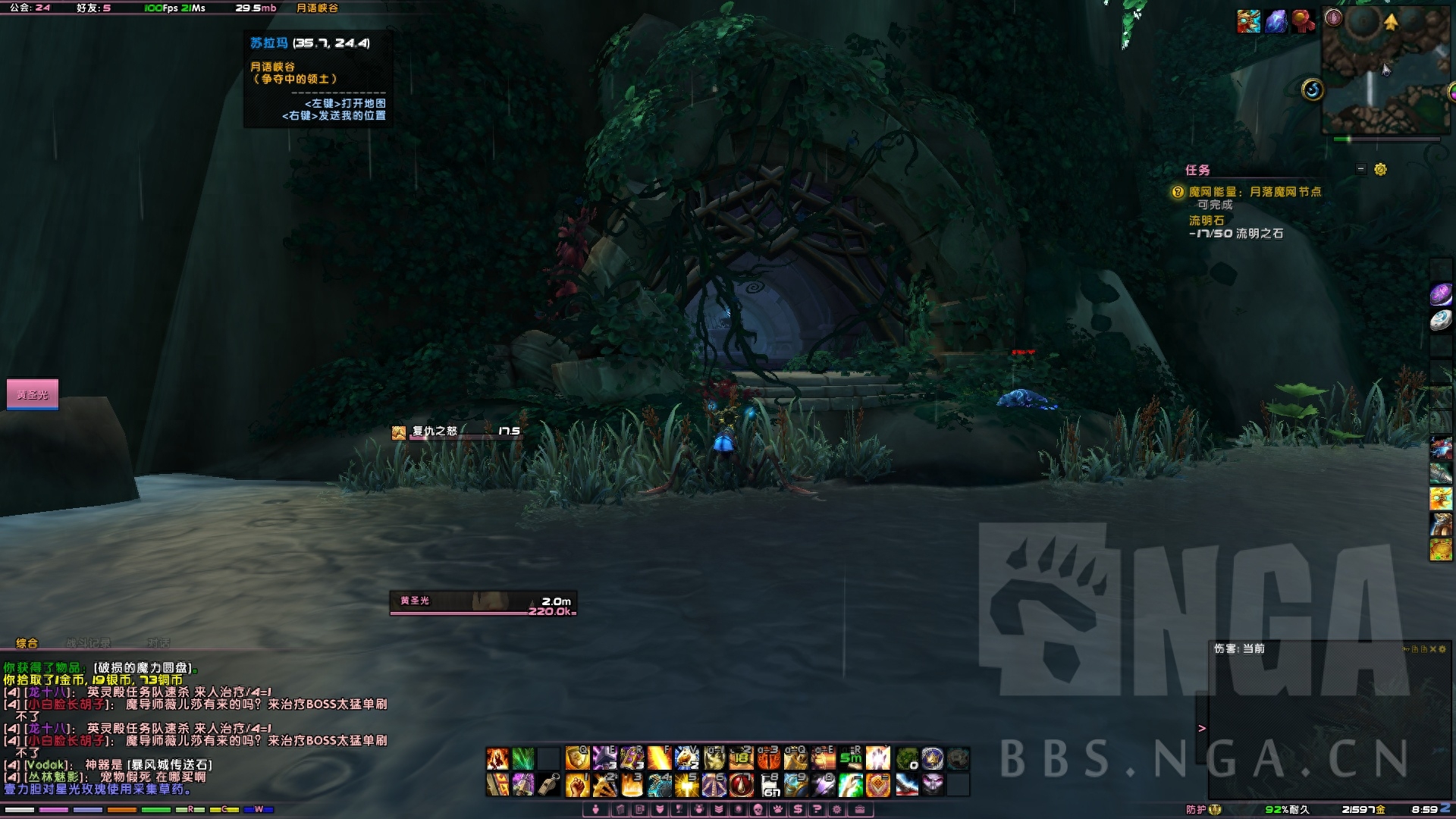Open quest tracker settings gear
Viewport: 1456px width, 819px height.
(1380, 170)
